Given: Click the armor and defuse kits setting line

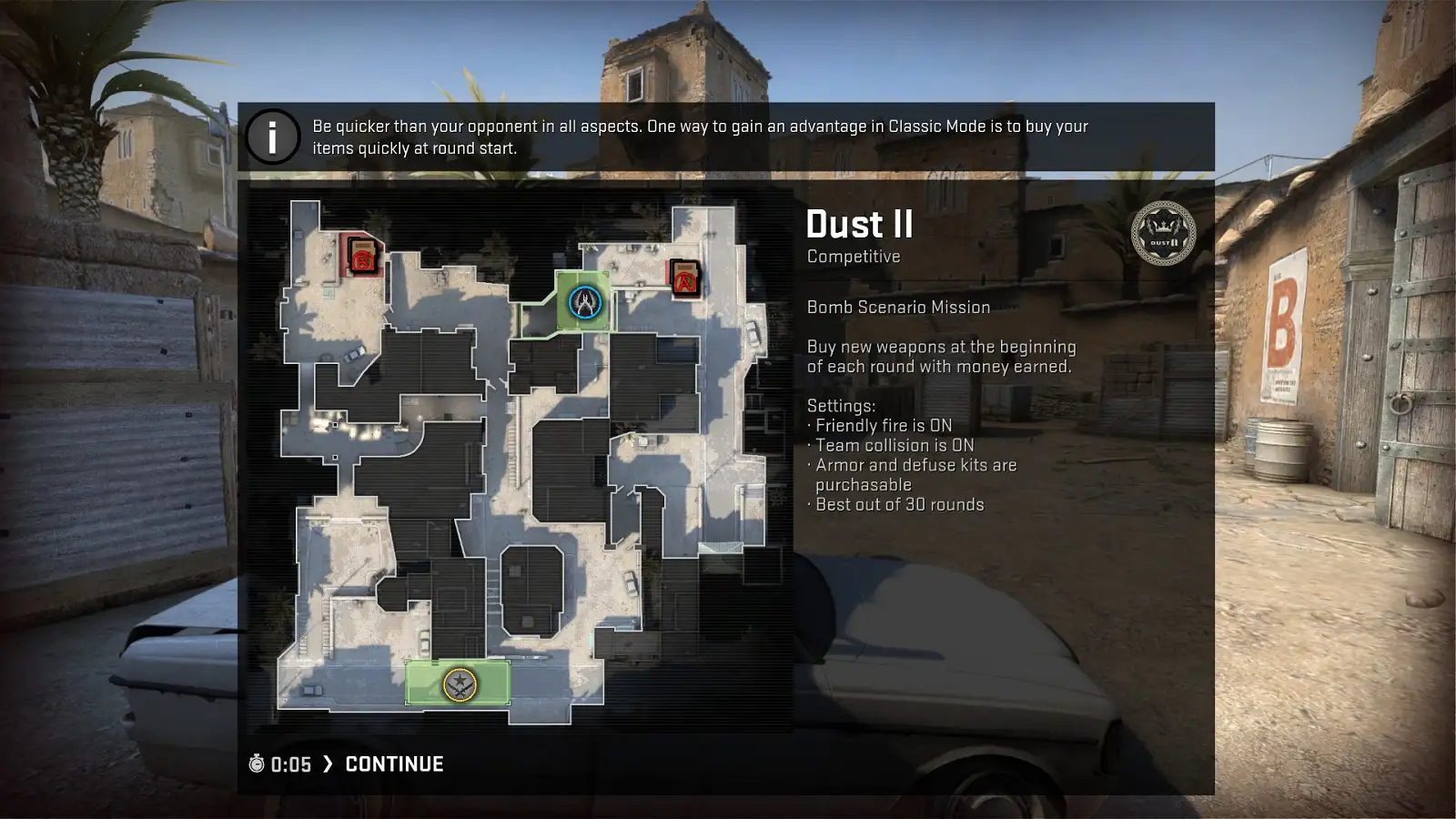Looking at the screenshot, I should click(x=911, y=464).
